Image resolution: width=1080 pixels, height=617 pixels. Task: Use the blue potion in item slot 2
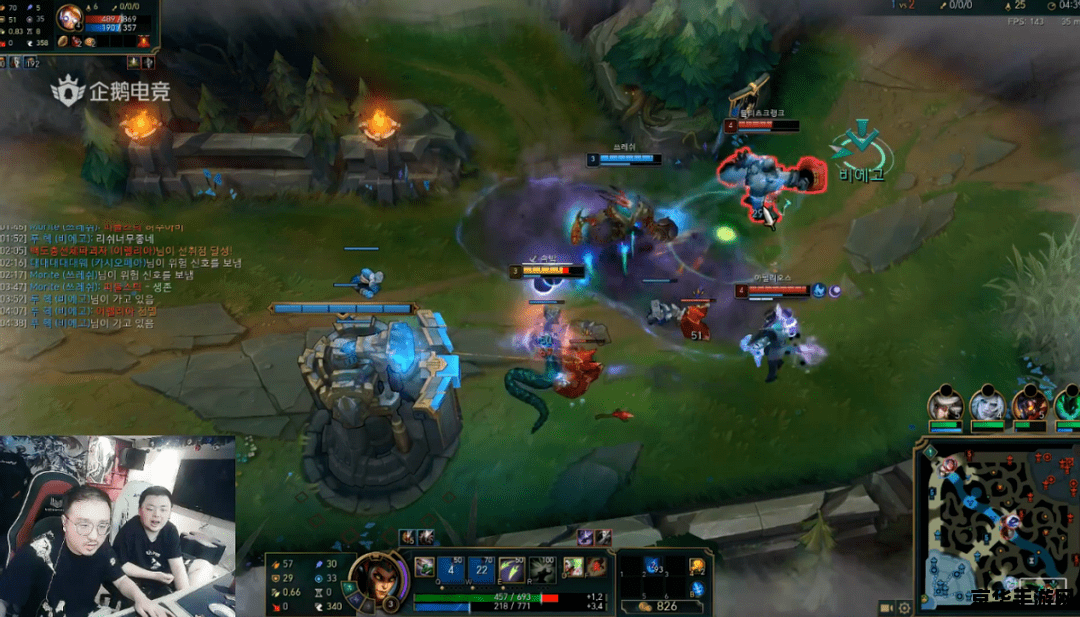(x=653, y=568)
